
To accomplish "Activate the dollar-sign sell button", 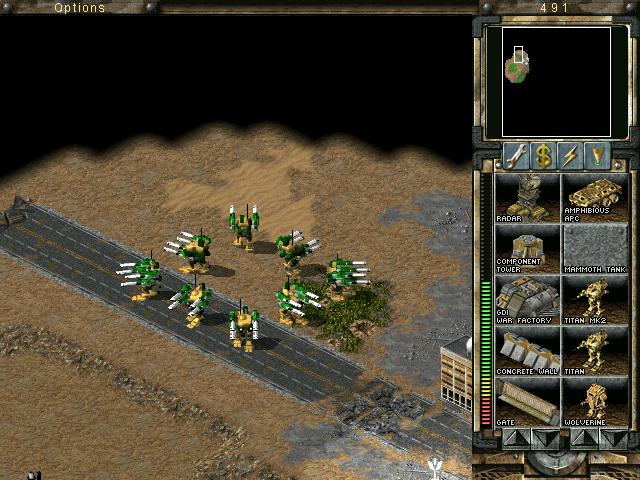I will pyautogui.click(x=543, y=156).
